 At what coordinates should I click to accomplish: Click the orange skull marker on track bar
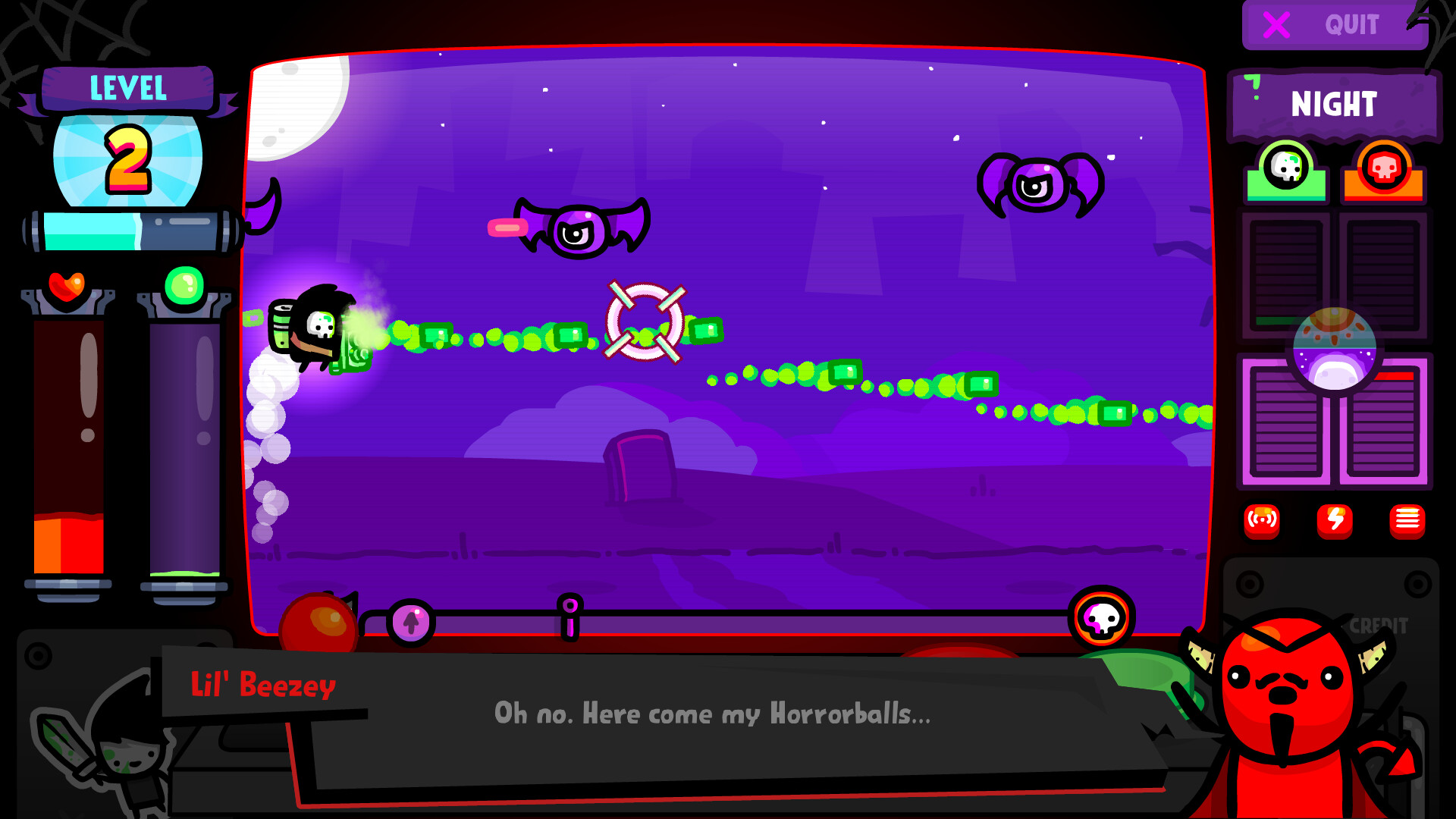click(x=1100, y=620)
